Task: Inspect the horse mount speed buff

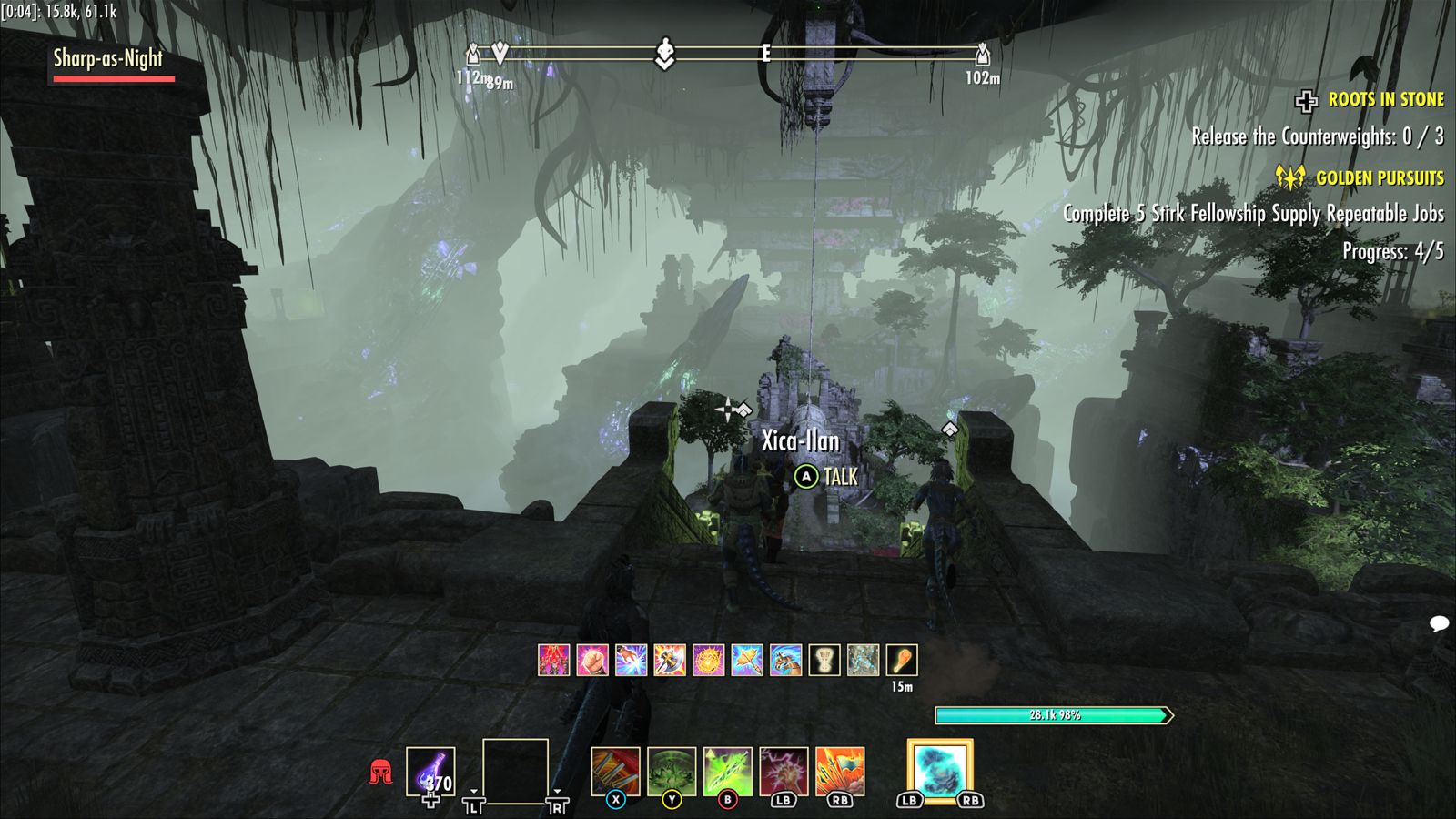Action: coord(785,660)
